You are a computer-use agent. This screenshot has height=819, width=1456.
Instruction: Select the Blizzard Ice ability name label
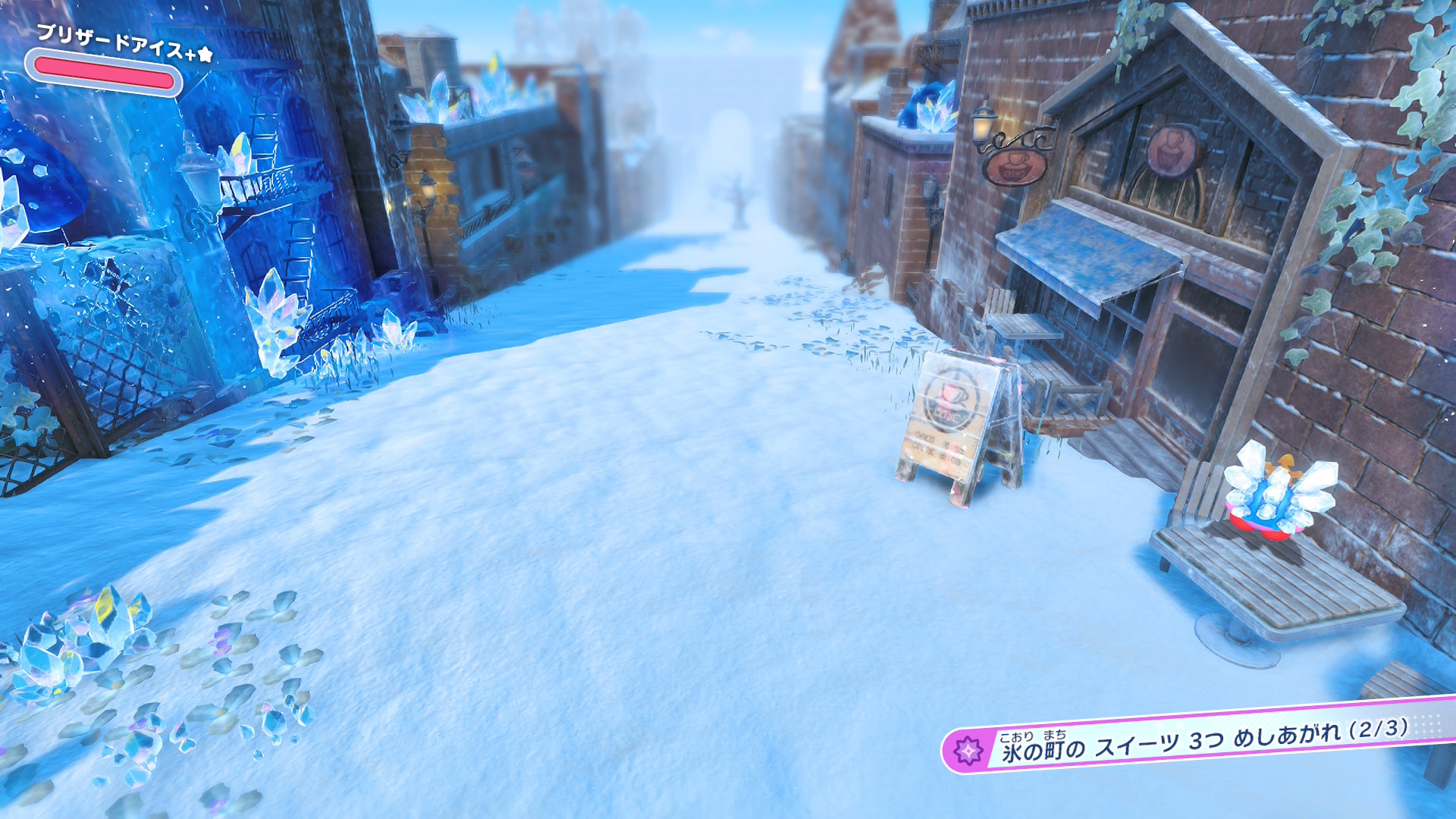[x=124, y=43]
